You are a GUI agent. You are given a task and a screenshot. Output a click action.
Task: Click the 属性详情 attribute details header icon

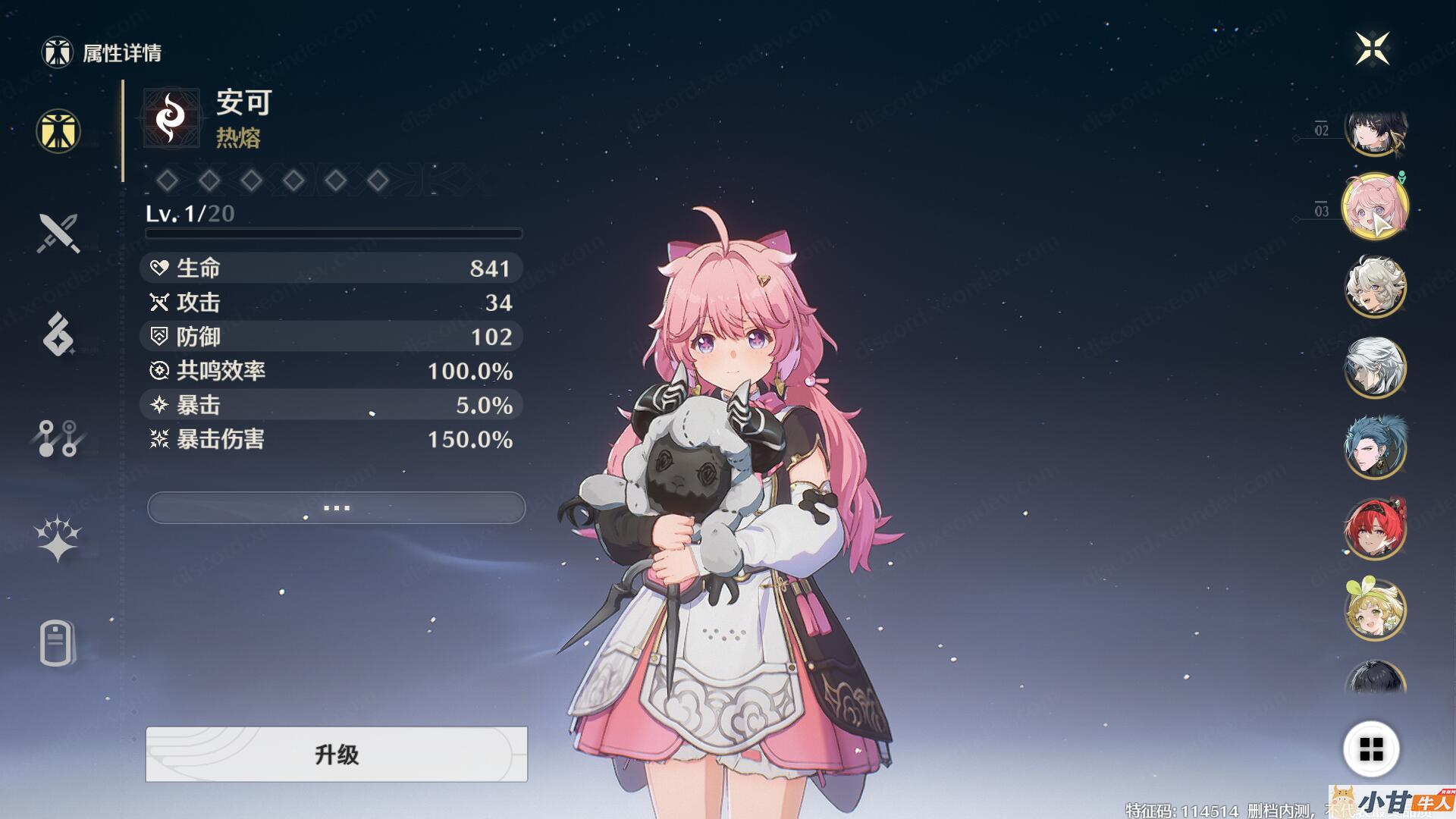[x=57, y=52]
